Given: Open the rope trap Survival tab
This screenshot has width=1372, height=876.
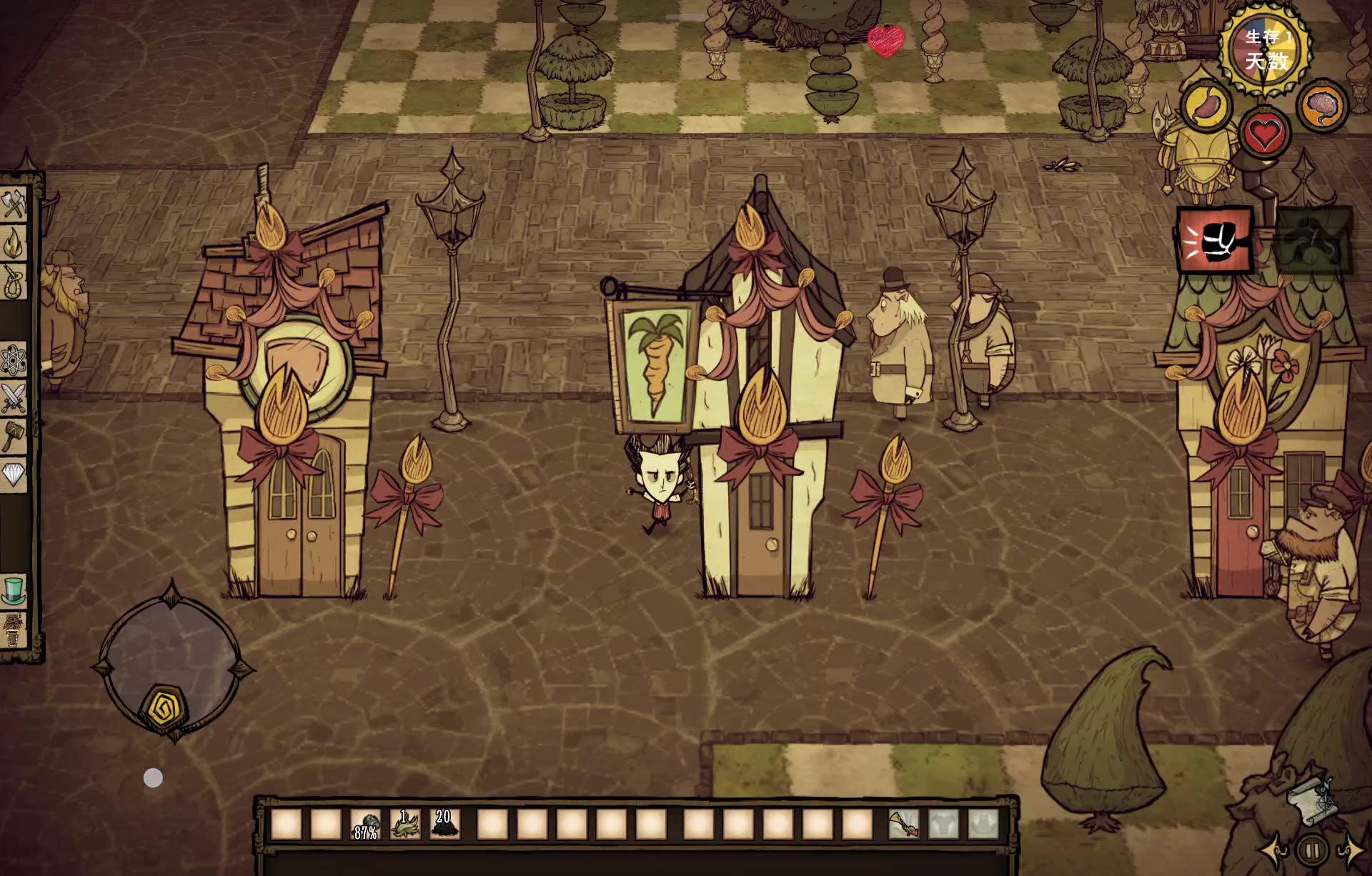Looking at the screenshot, I should (x=14, y=282).
